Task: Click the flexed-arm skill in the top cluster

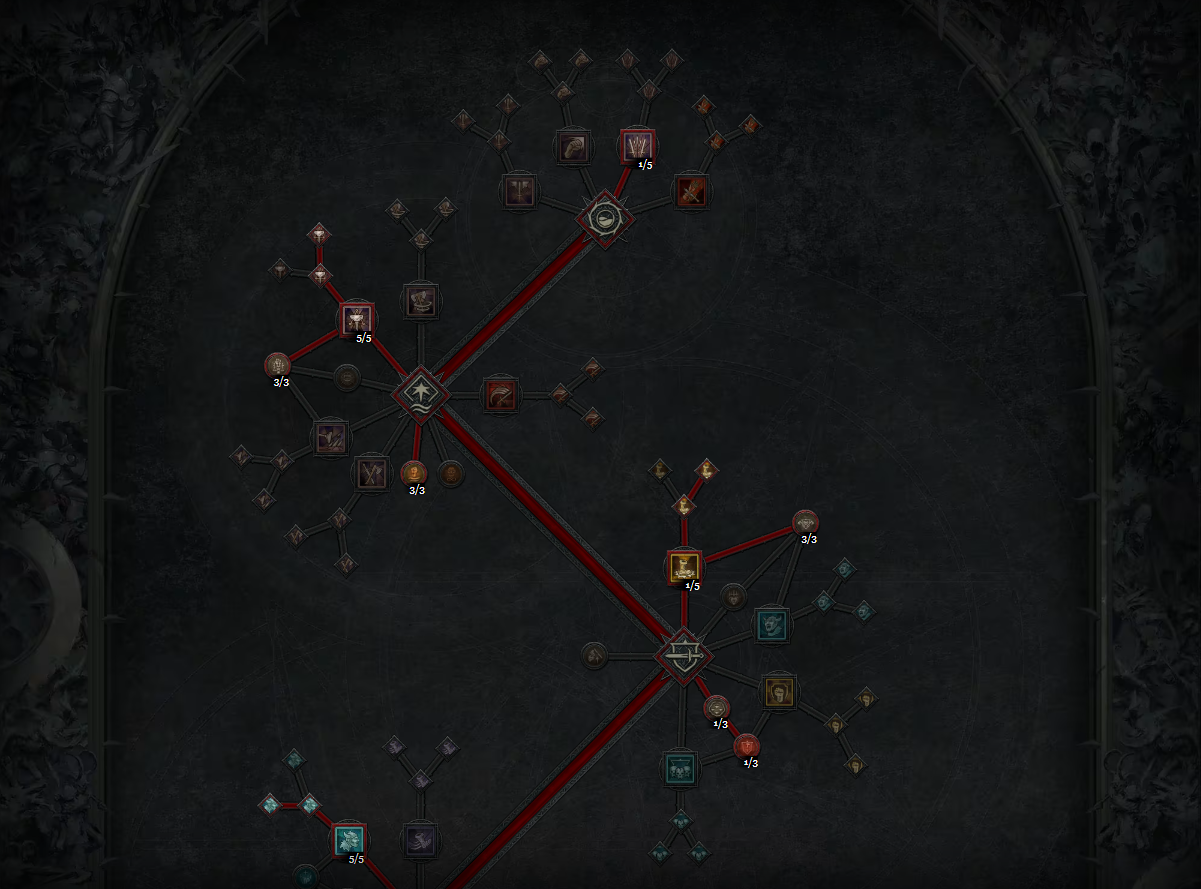Action: point(573,146)
